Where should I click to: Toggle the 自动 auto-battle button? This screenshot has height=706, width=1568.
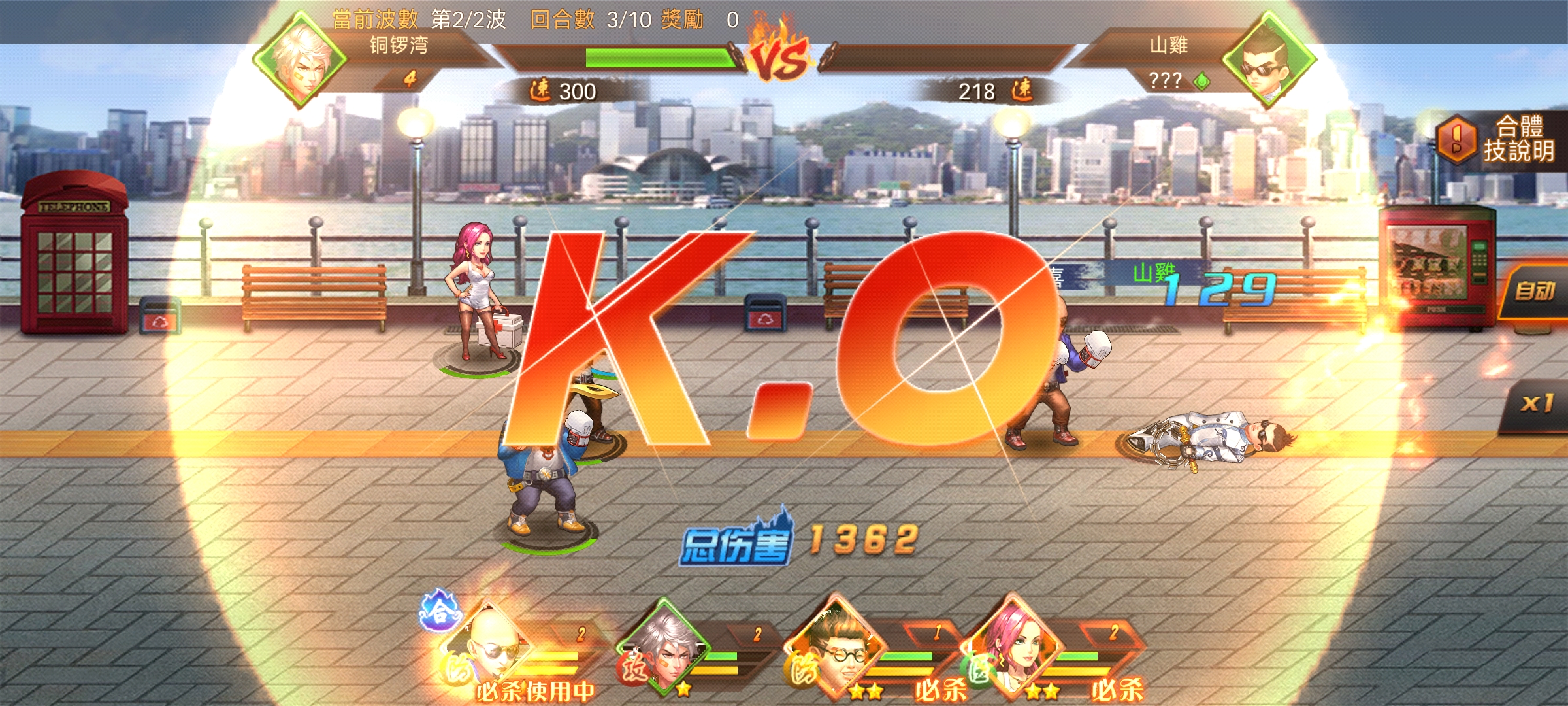1534,292
